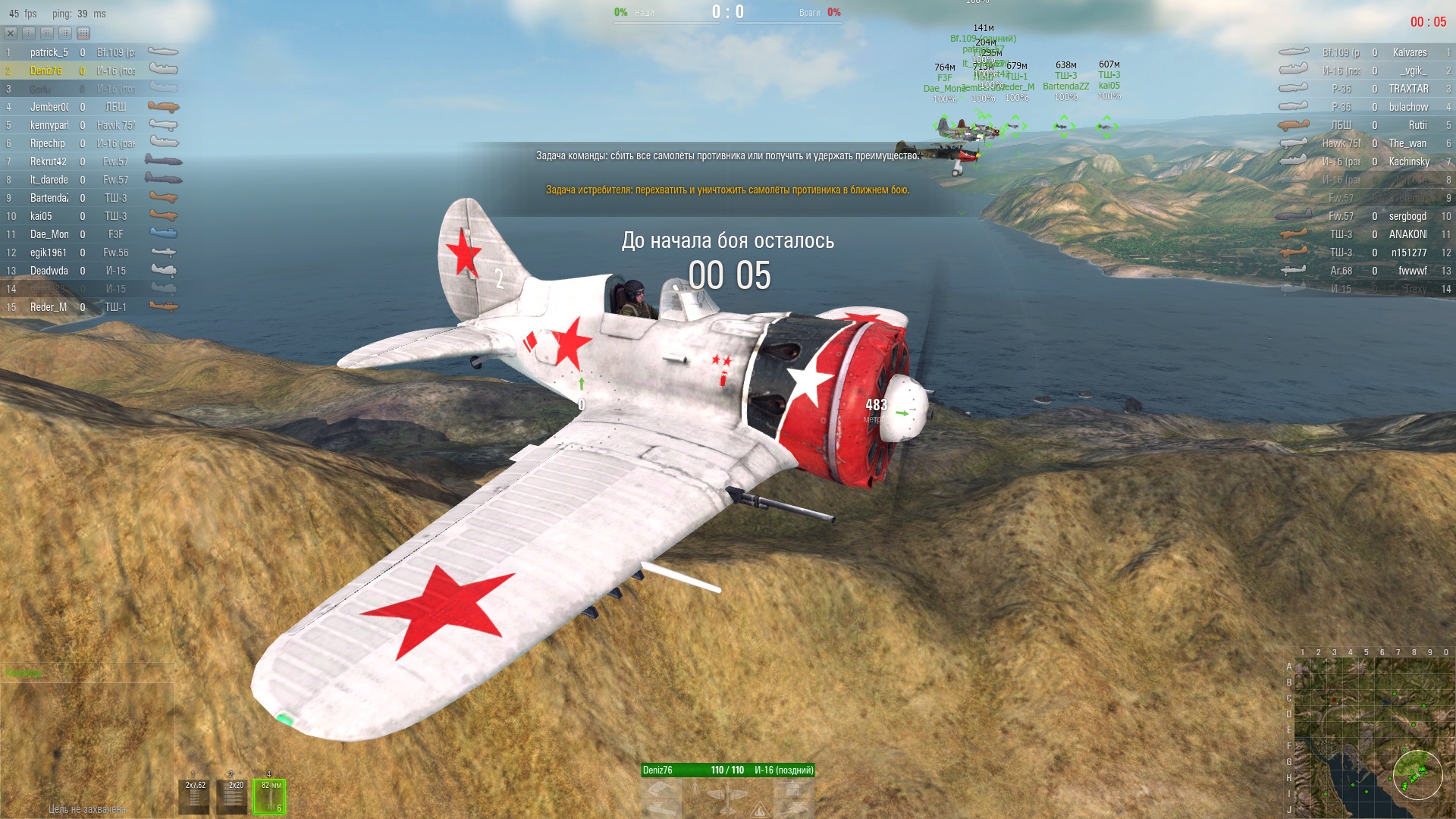The height and width of the screenshot is (819, 1456).
Task: Choose enemy sergbogd in the enemy list
Action: (x=1407, y=216)
